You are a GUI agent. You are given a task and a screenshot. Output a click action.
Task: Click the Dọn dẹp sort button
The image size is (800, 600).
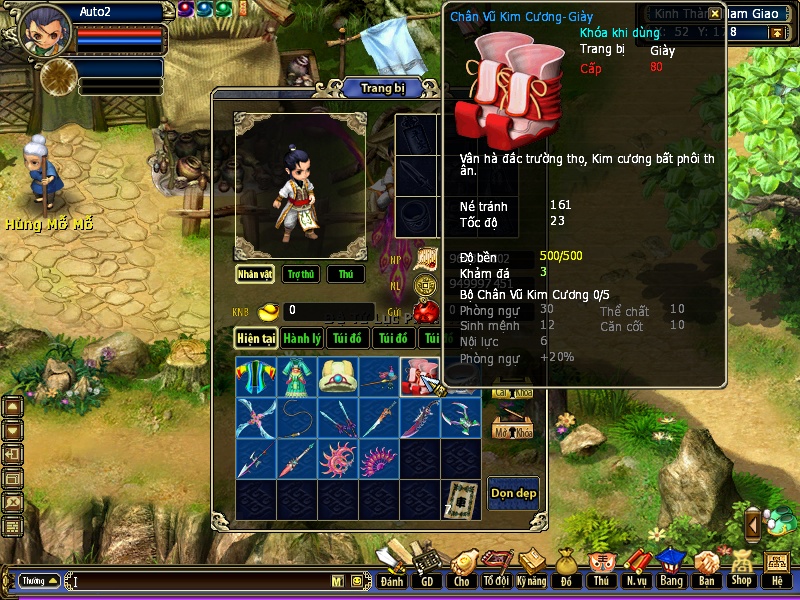click(x=512, y=493)
